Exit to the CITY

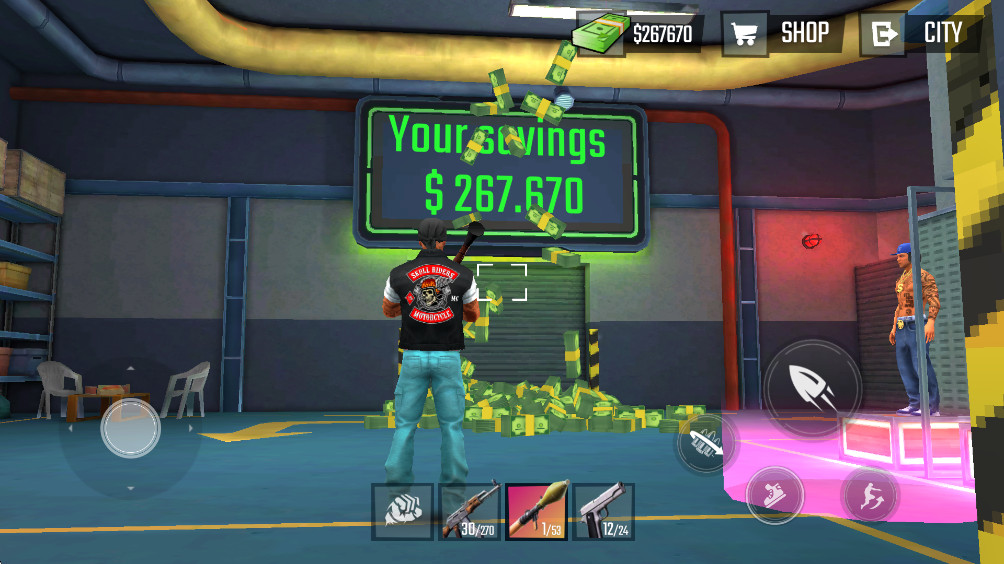pos(920,33)
